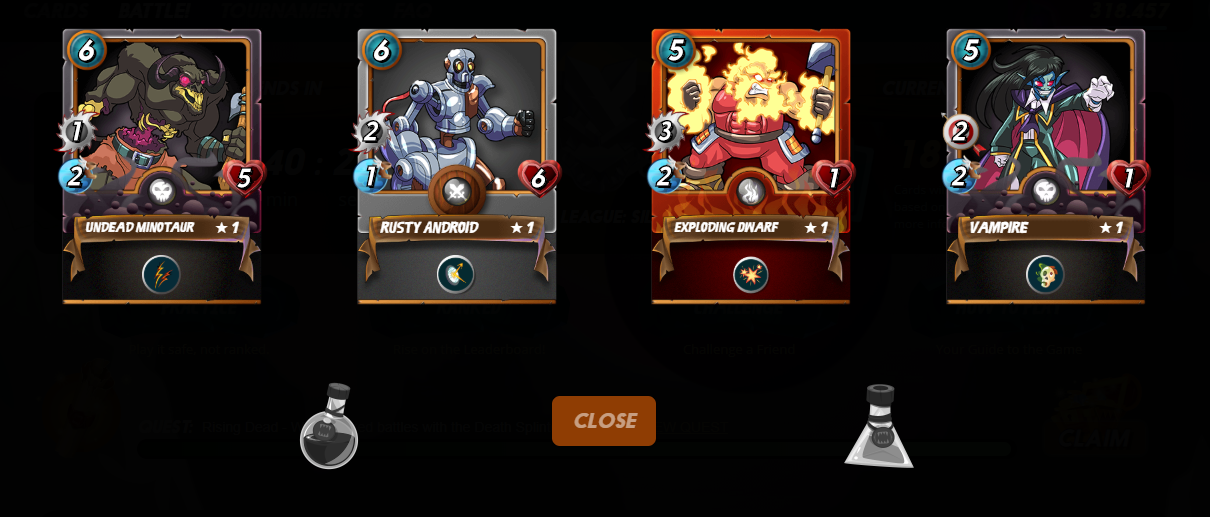Select the Undead Minotaur card
Viewport: 1210px width, 517px height.
162,130
